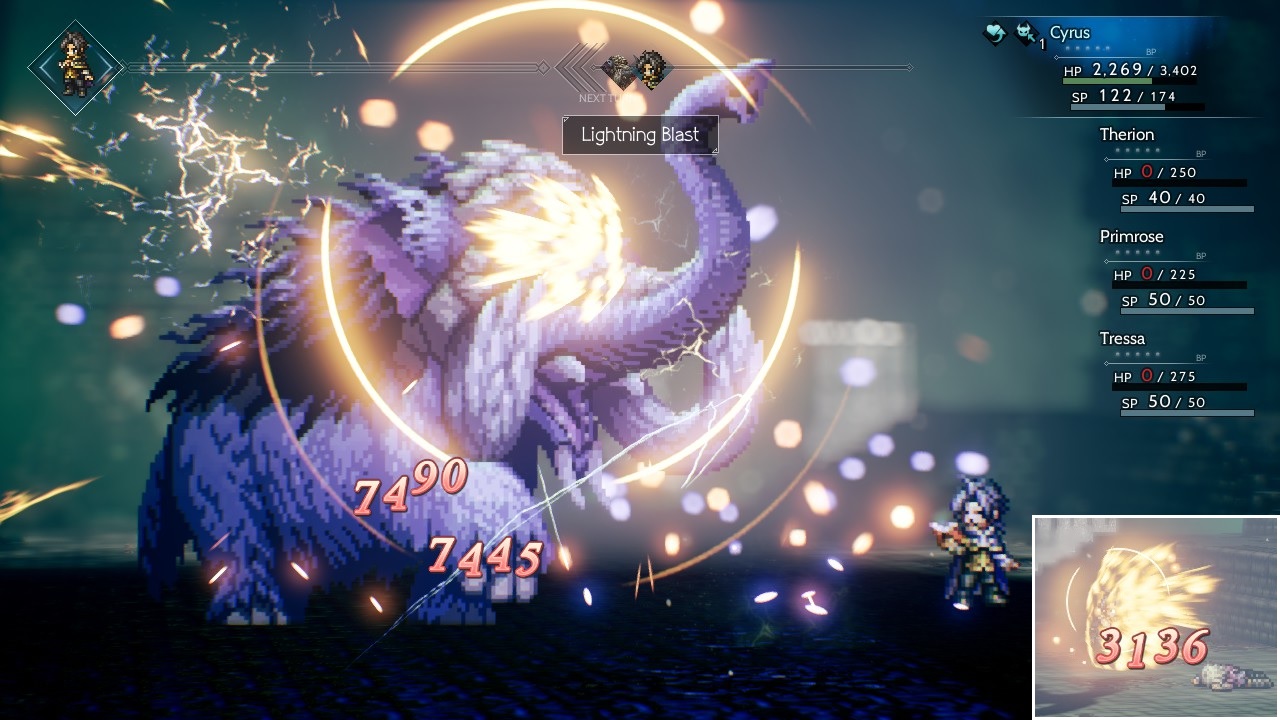Inspect the heart regeneration status icon
1280x720 pixels.
coord(994,34)
